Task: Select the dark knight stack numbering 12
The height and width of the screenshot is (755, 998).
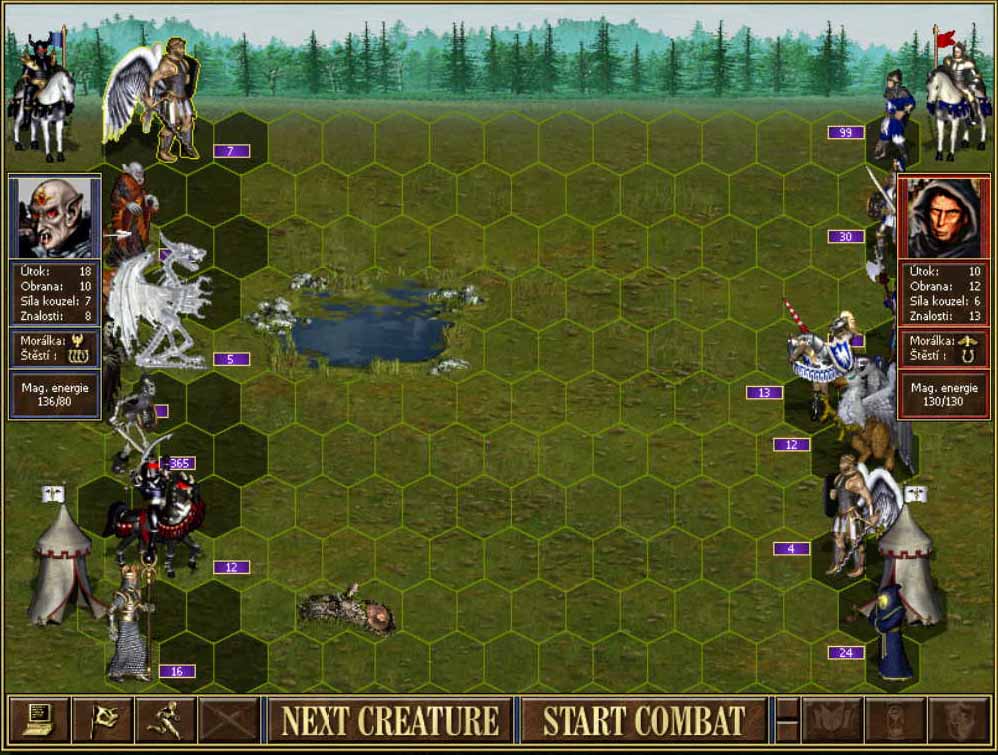Action: (x=160, y=515)
